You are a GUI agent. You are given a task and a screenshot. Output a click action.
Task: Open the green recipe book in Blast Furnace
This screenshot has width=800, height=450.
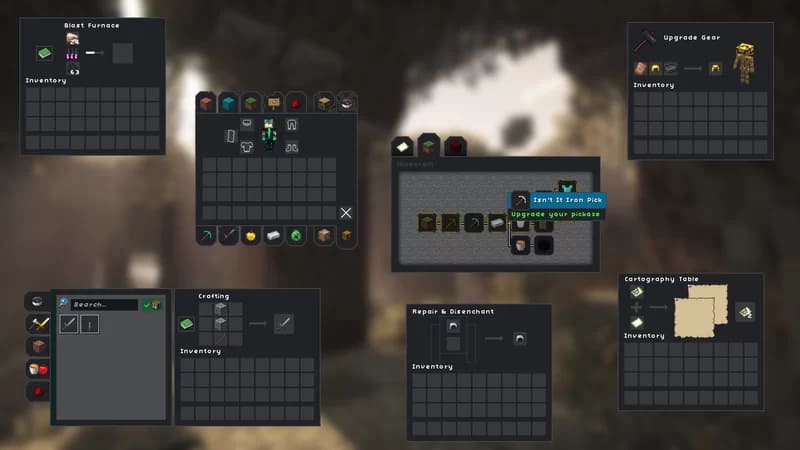click(45, 53)
